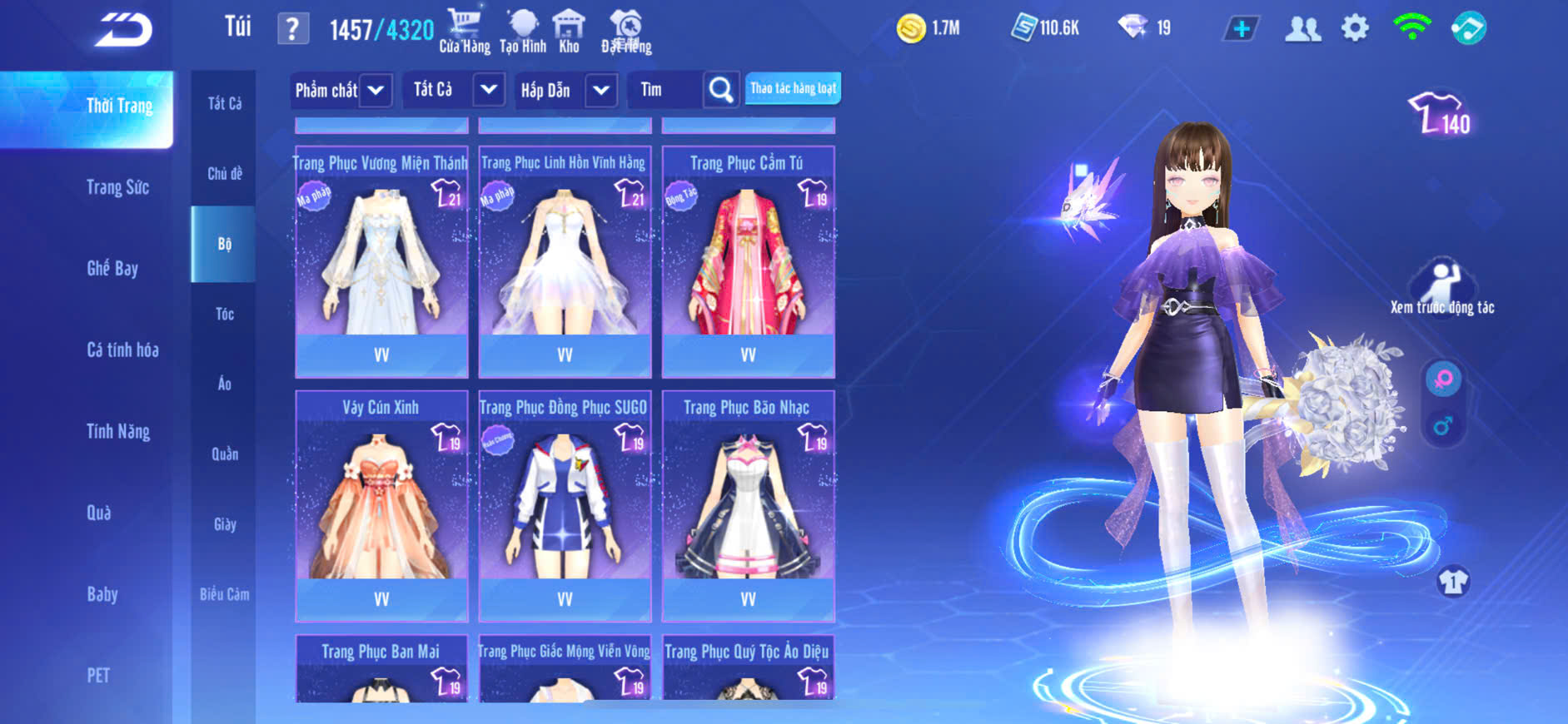Click the blue plus add-currency button

[1241, 29]
